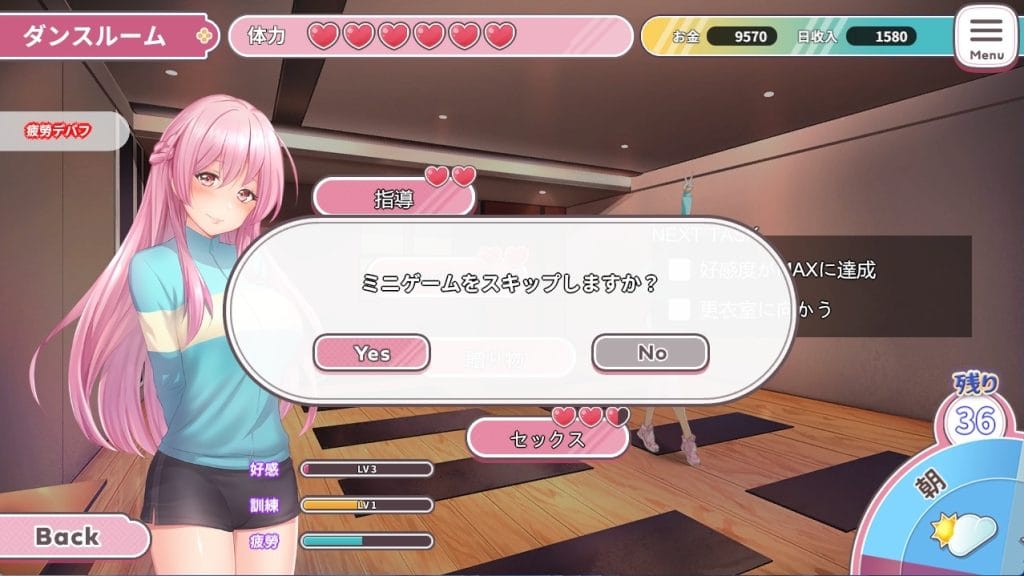Screen dimensions: 1024x576
Task: Click the plus icon beside ダンスルーム
Action: click(205, 36)
